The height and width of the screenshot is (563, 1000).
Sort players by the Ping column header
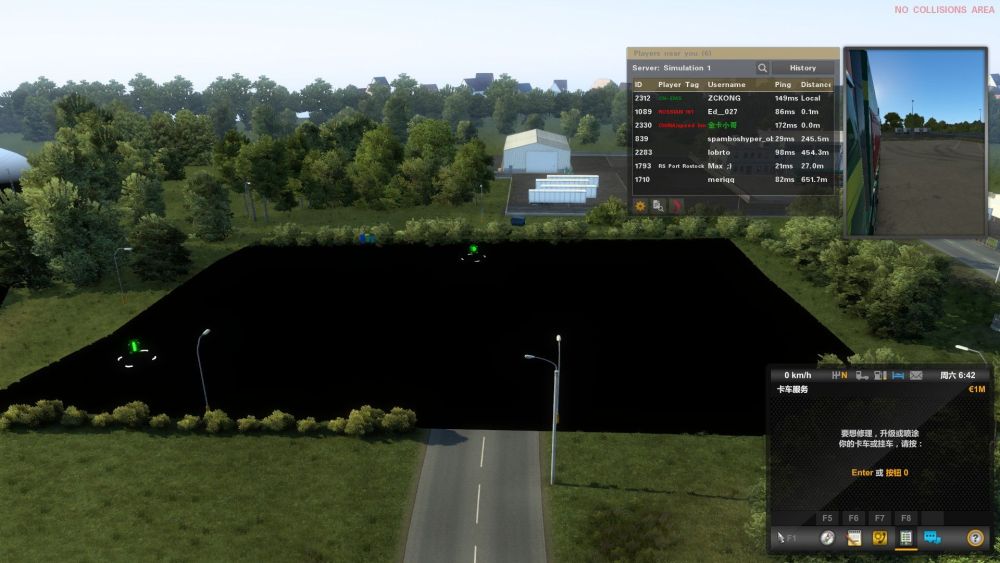tap(783, 85)
